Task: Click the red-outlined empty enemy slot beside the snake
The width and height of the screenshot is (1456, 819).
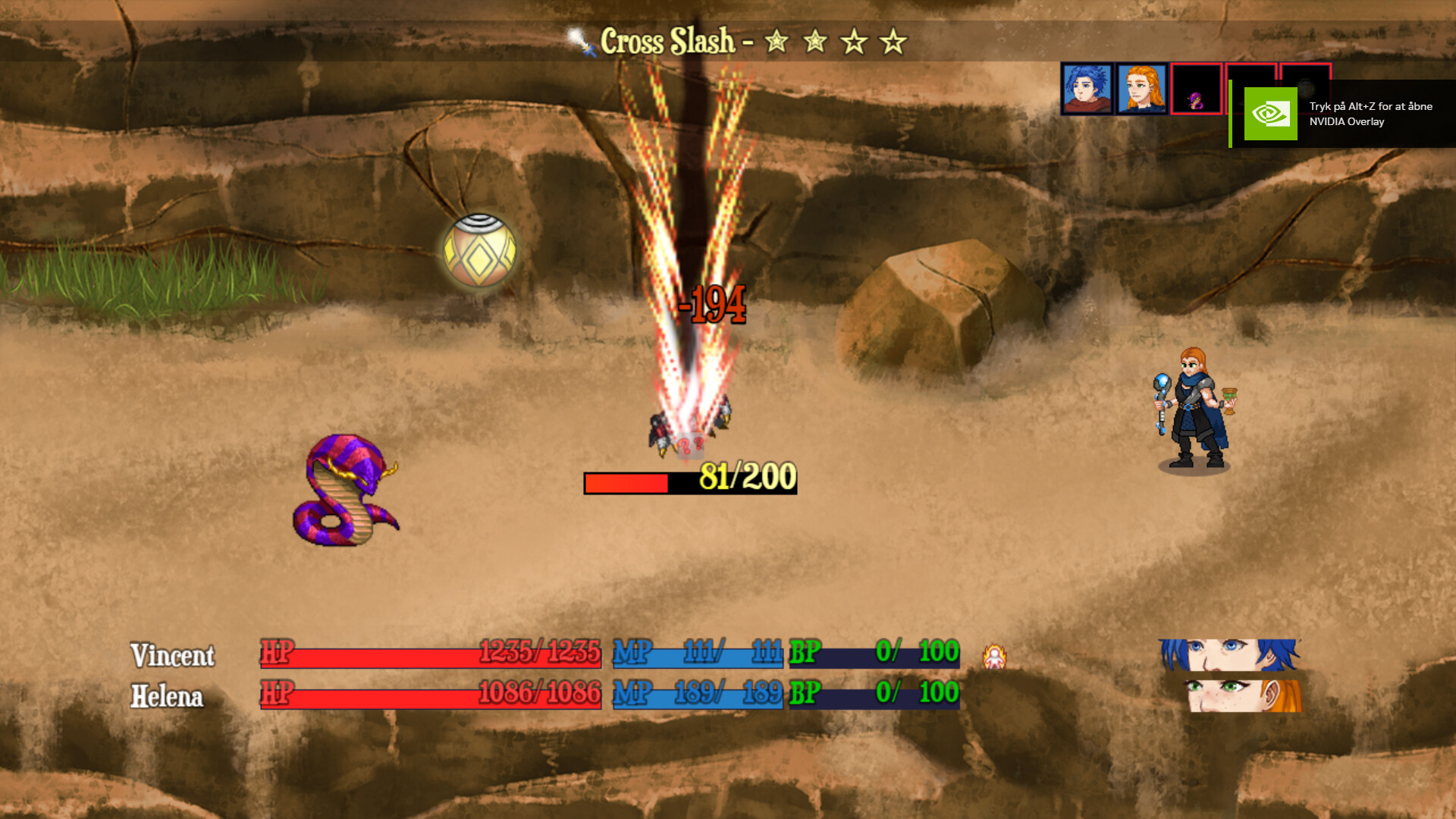Action: click(x=1251, y=77)
